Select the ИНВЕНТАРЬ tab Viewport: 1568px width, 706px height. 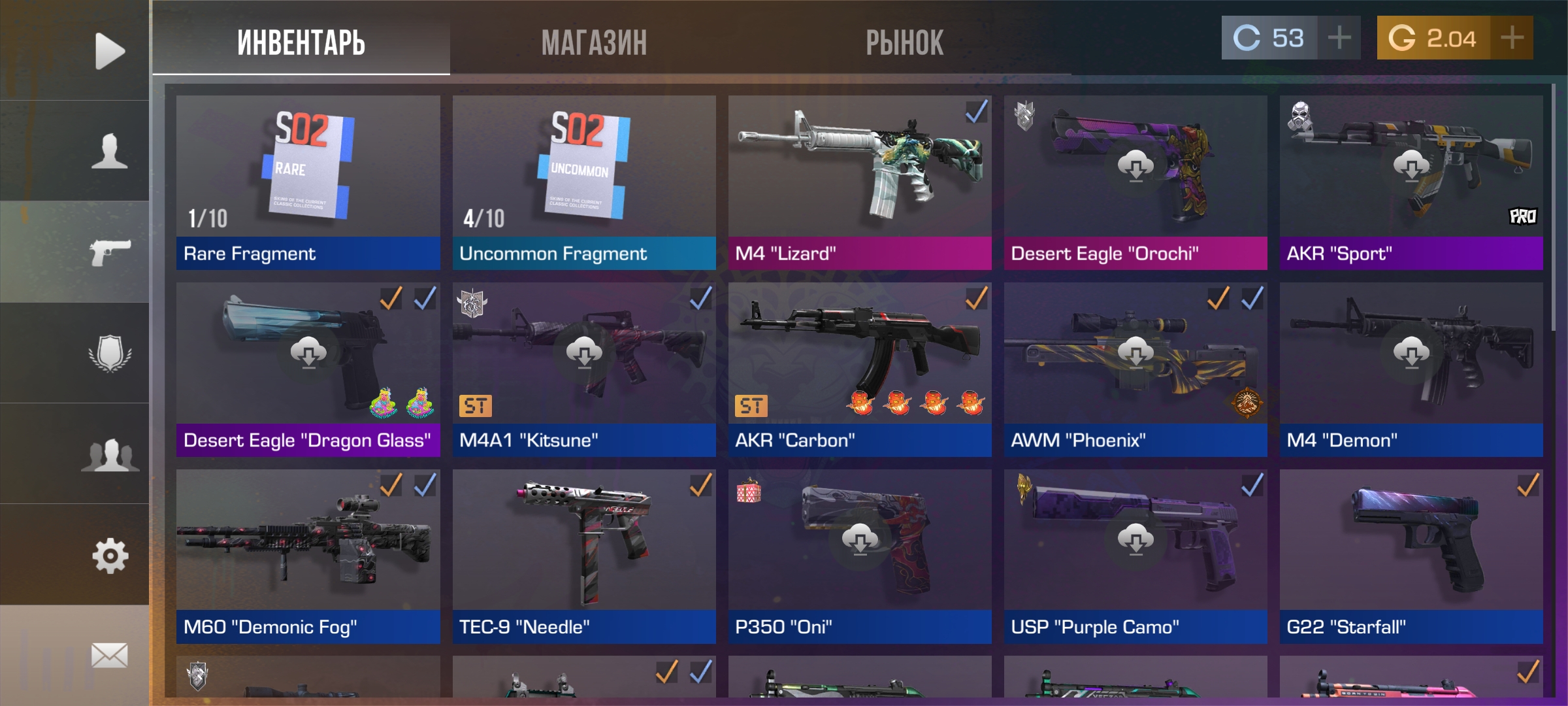coord(301,43)
